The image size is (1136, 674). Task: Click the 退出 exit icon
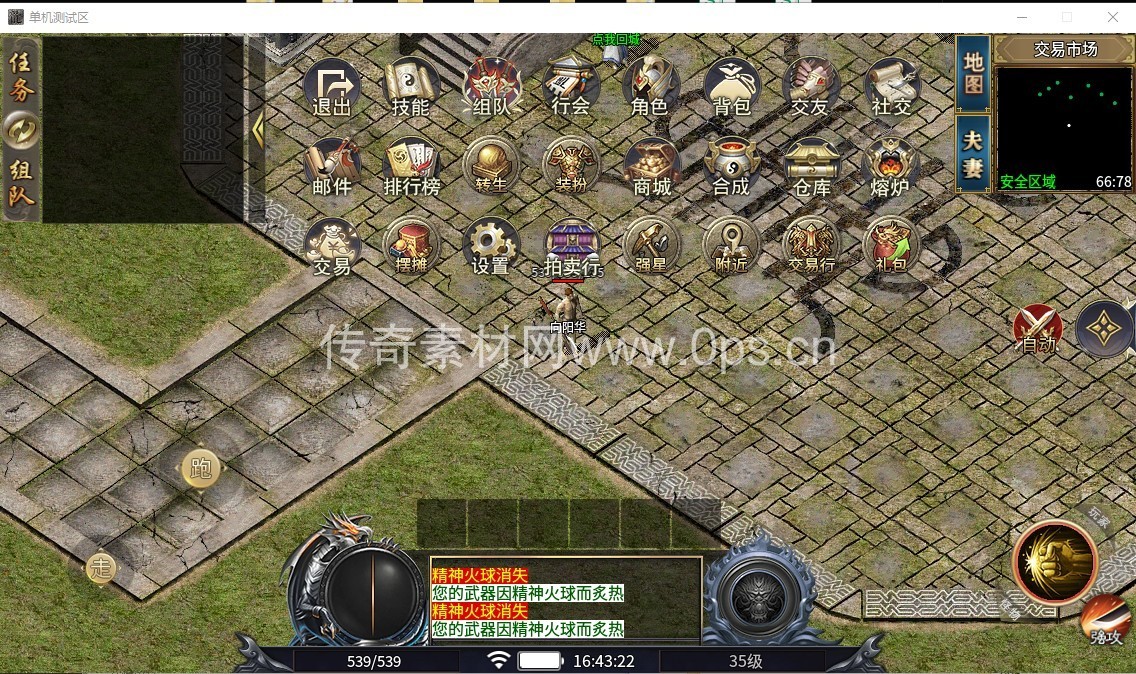point(332,87)
